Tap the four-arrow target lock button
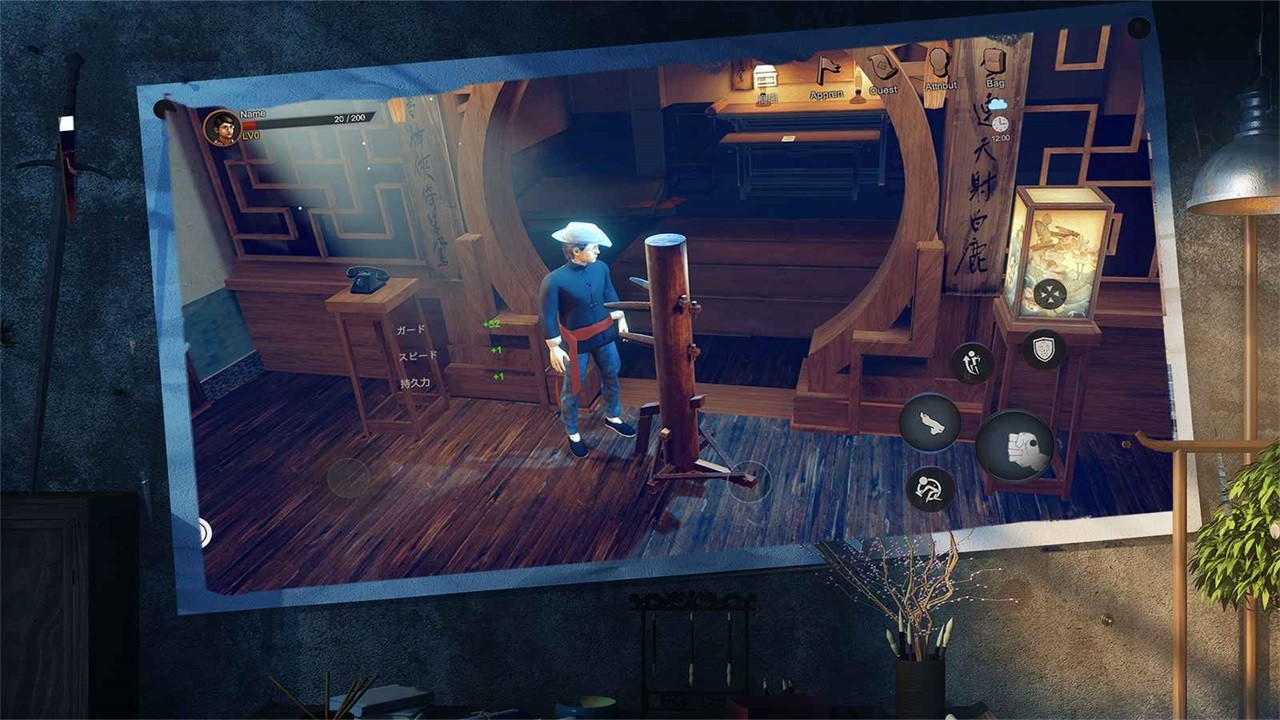This screenshot has height=720, width=1280. click(x=1049, y=294)
